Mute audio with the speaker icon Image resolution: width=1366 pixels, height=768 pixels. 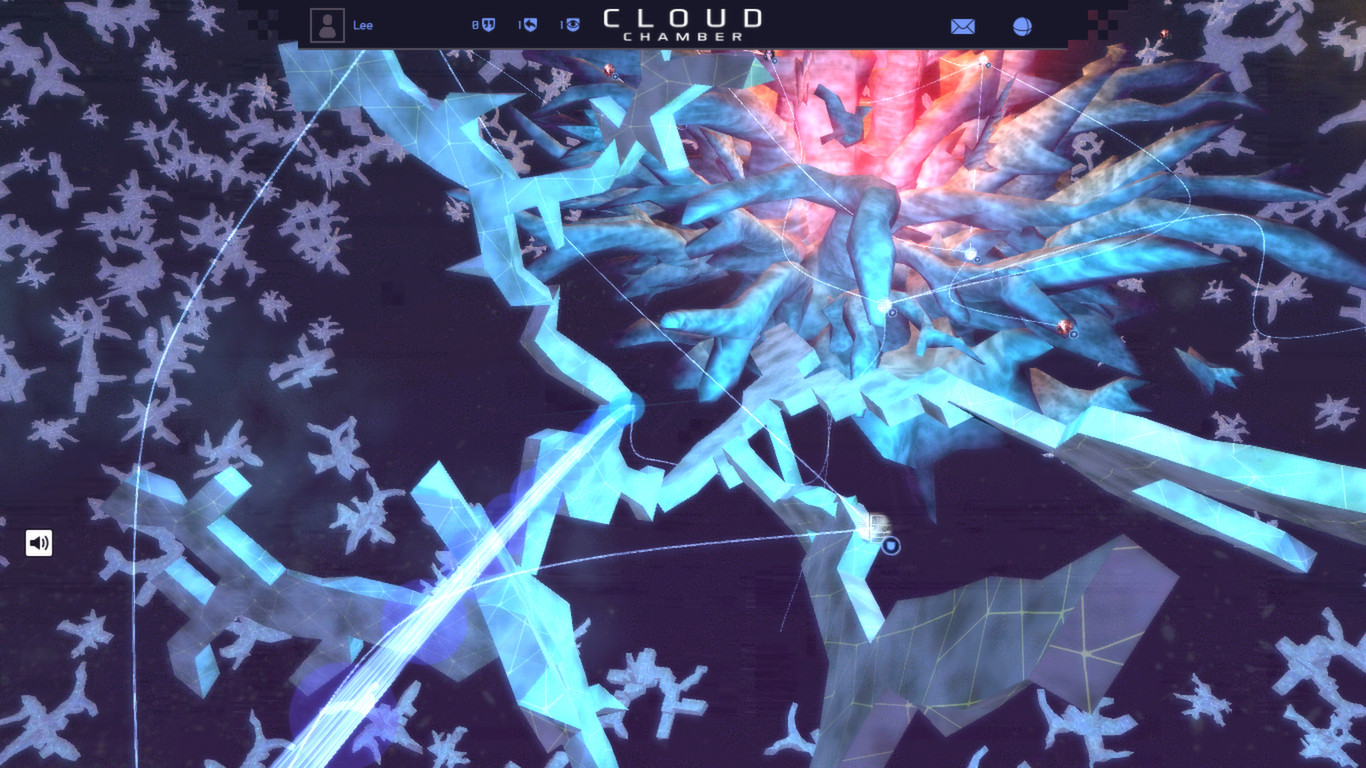[x=38, y=543]
